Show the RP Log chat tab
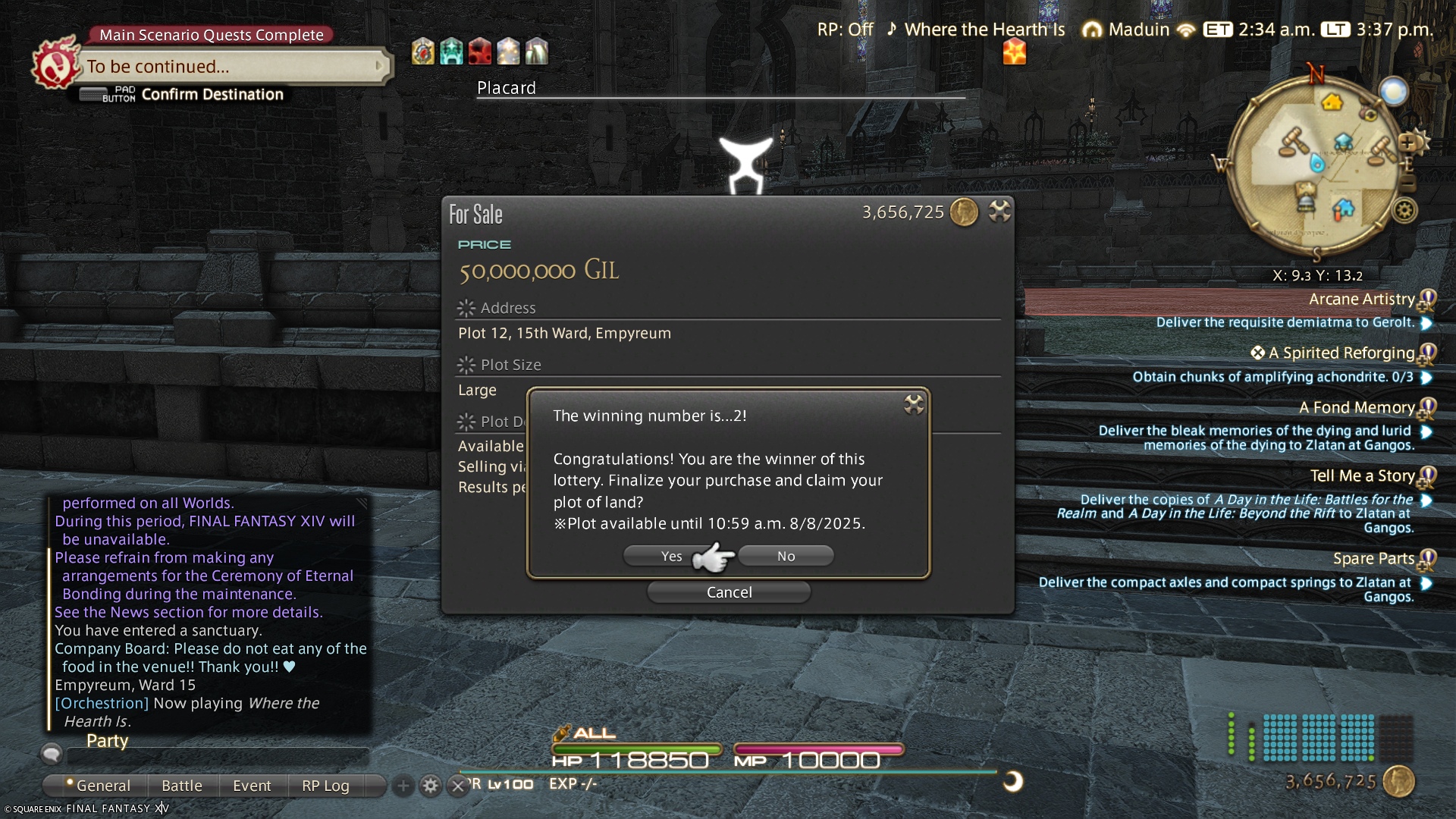Viewport: 1456px width, 819px height. [x=325, y=786]
